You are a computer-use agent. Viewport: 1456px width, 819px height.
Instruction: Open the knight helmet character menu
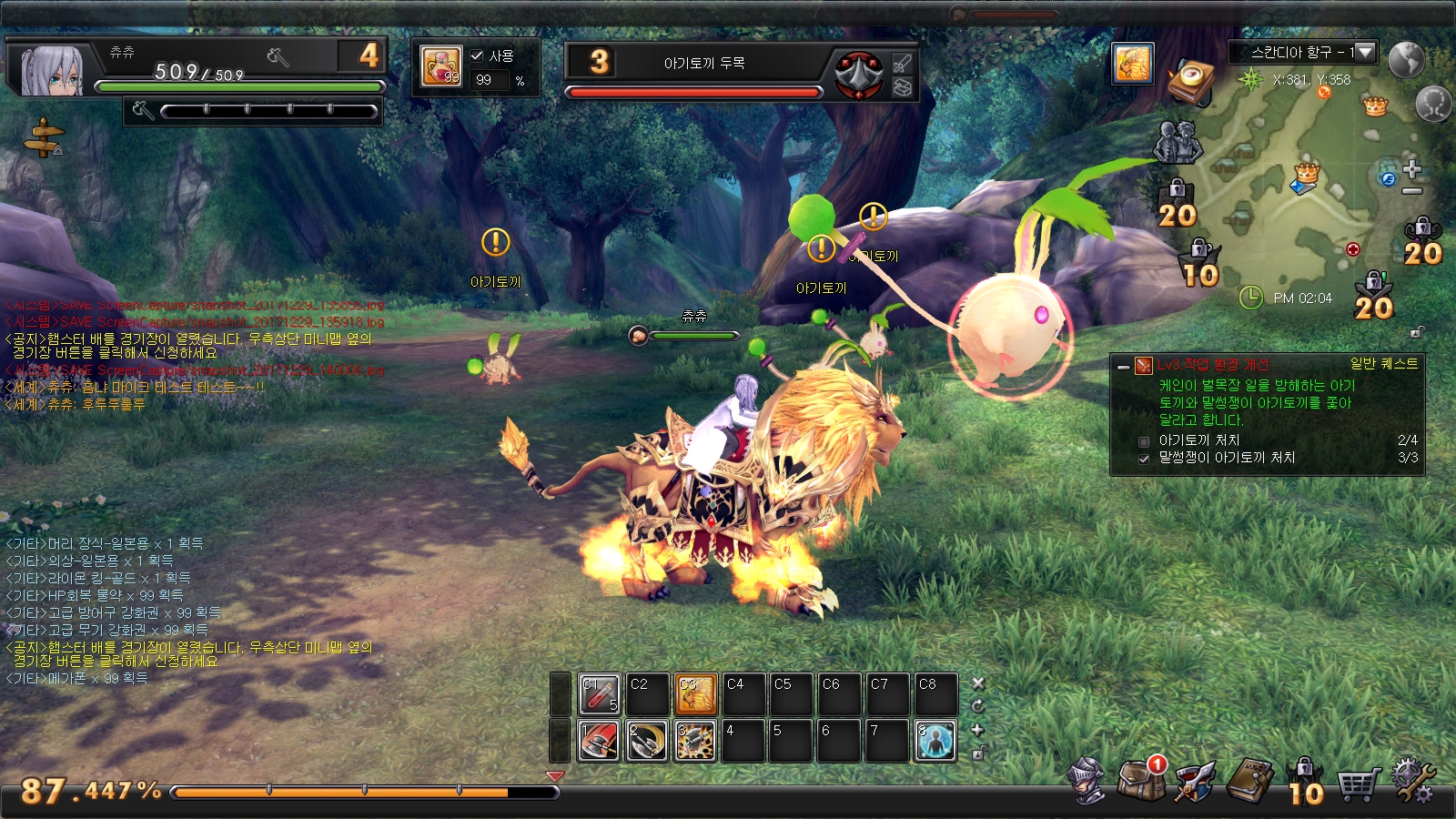click(1088, 780)
